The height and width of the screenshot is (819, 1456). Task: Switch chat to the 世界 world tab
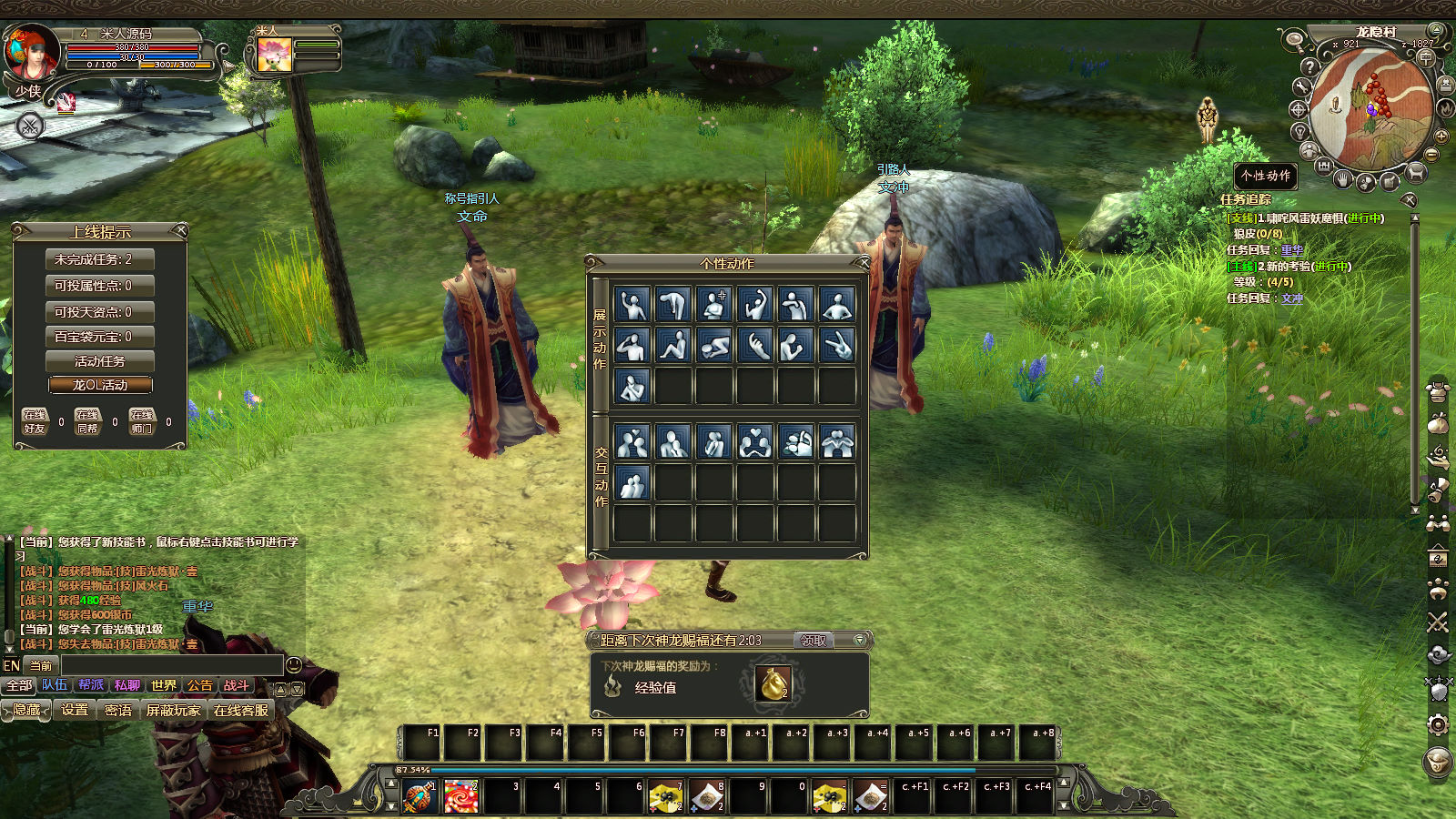coord(164,685)
